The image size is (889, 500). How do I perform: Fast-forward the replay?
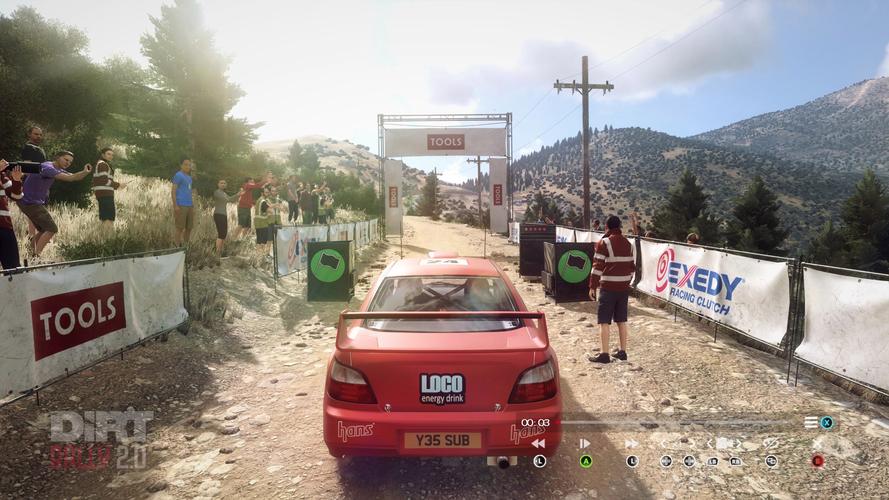631,443
